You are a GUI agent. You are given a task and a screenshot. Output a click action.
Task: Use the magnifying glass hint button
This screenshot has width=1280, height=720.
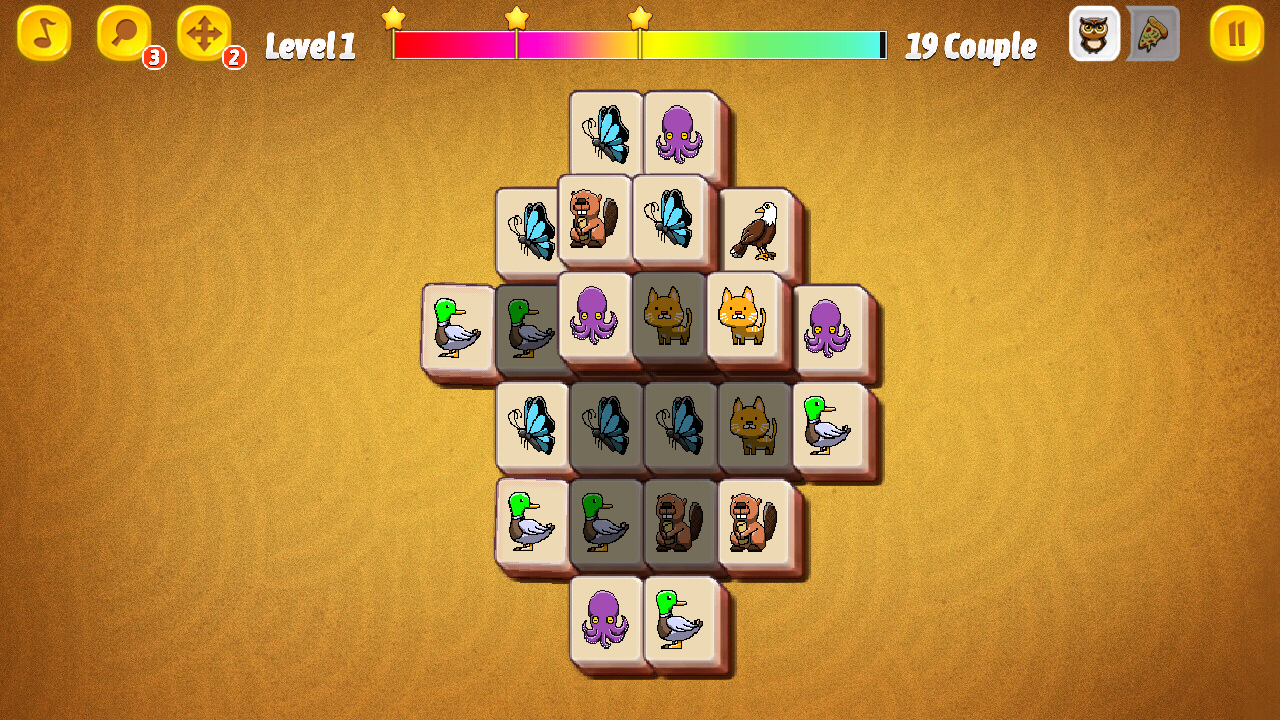[x=124, y=34]
